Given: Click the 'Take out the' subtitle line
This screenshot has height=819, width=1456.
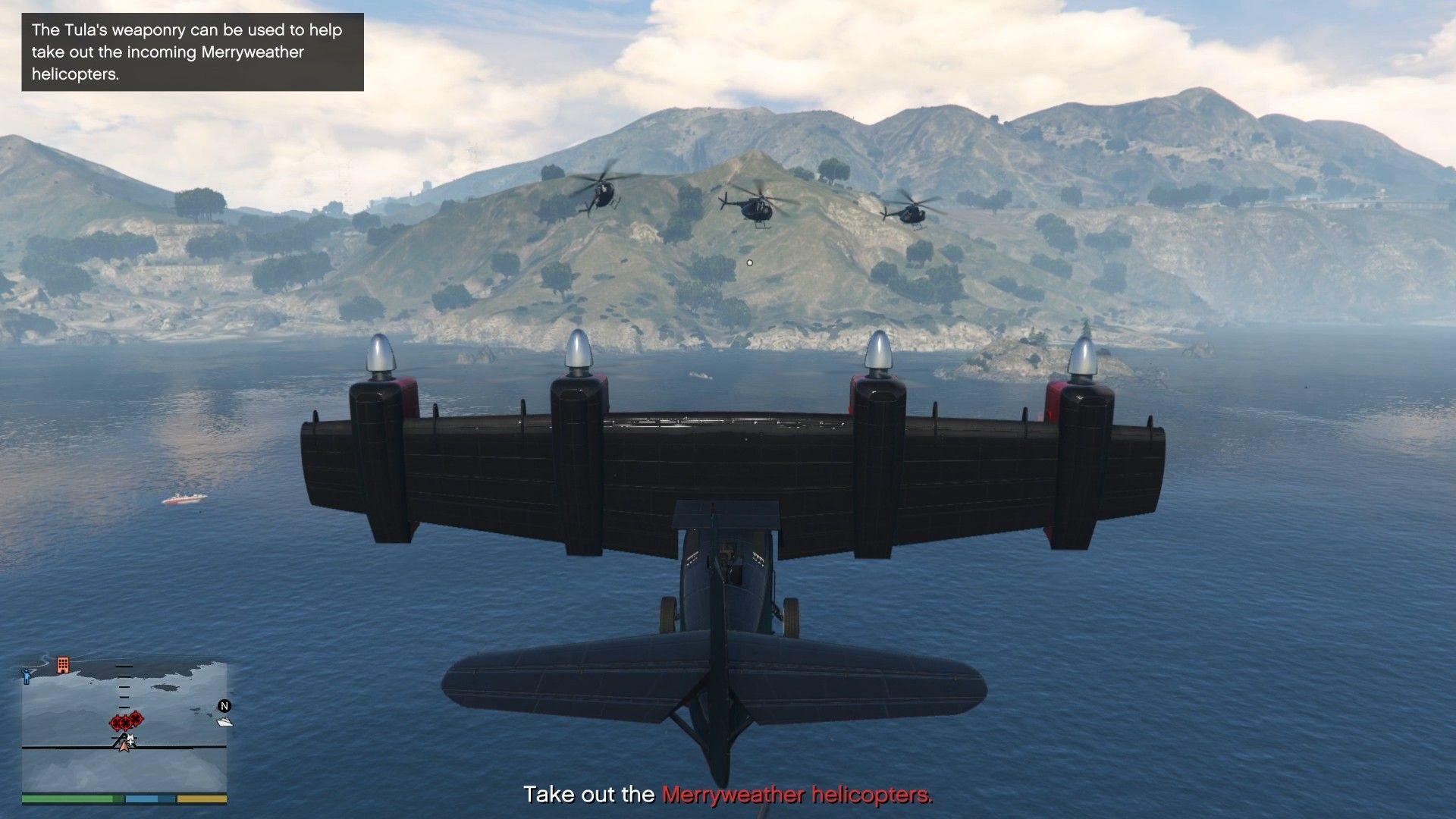Looking at the screenshot, I should pos(590,795).
